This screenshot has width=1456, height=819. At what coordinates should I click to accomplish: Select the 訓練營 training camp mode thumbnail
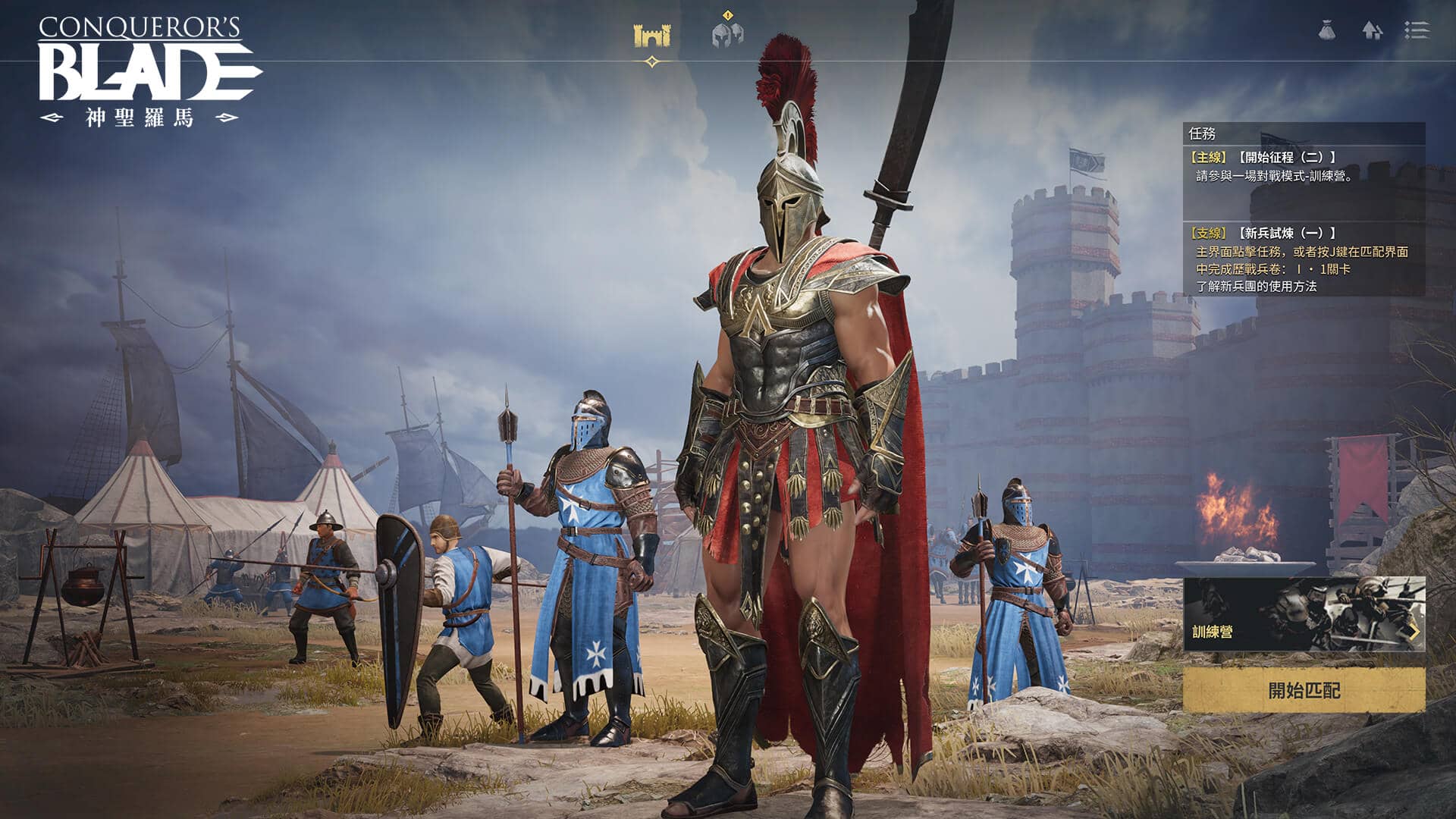[x=1304, y=614]
